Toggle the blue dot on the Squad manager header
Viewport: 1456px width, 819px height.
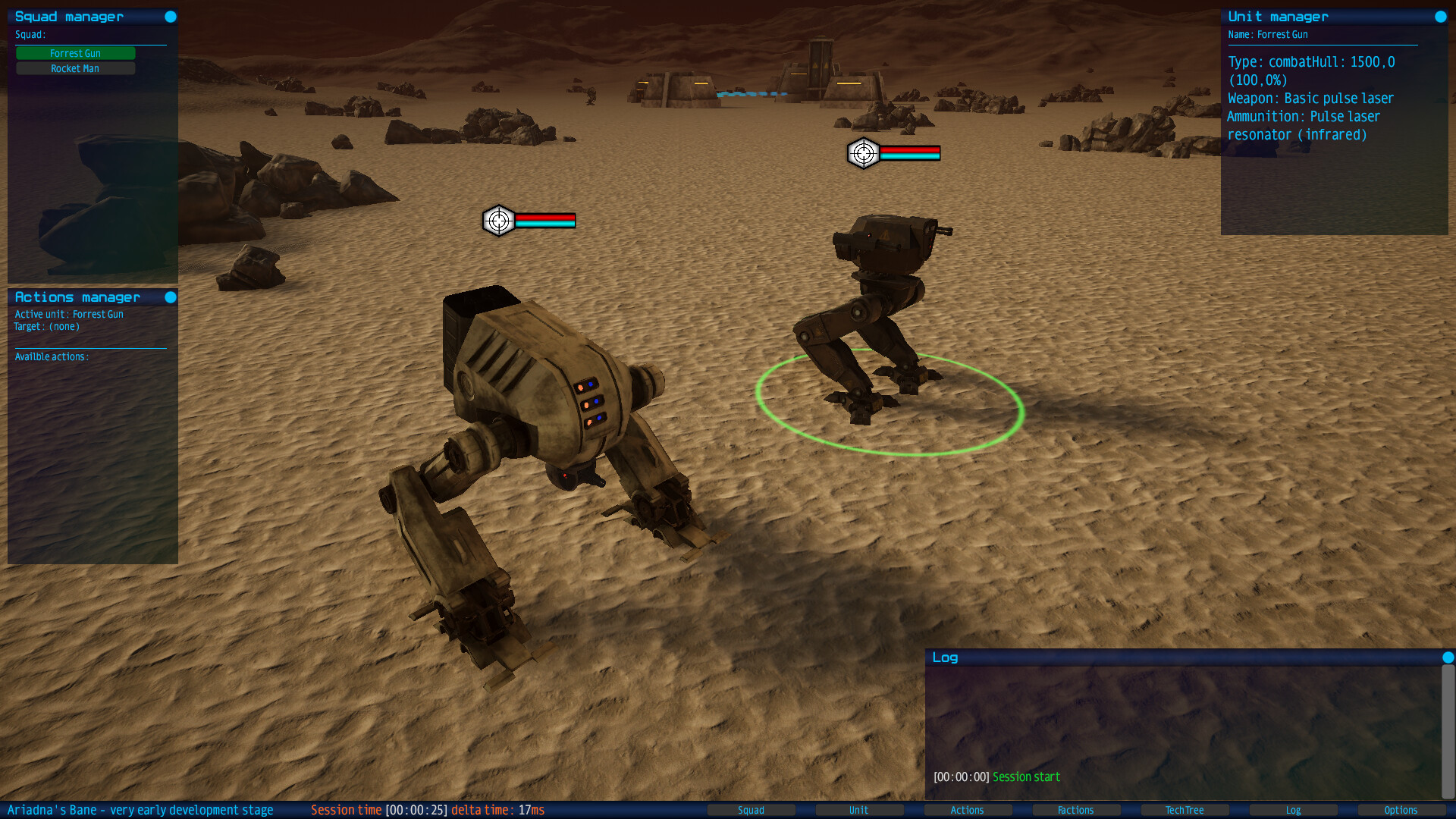(171, 16)
